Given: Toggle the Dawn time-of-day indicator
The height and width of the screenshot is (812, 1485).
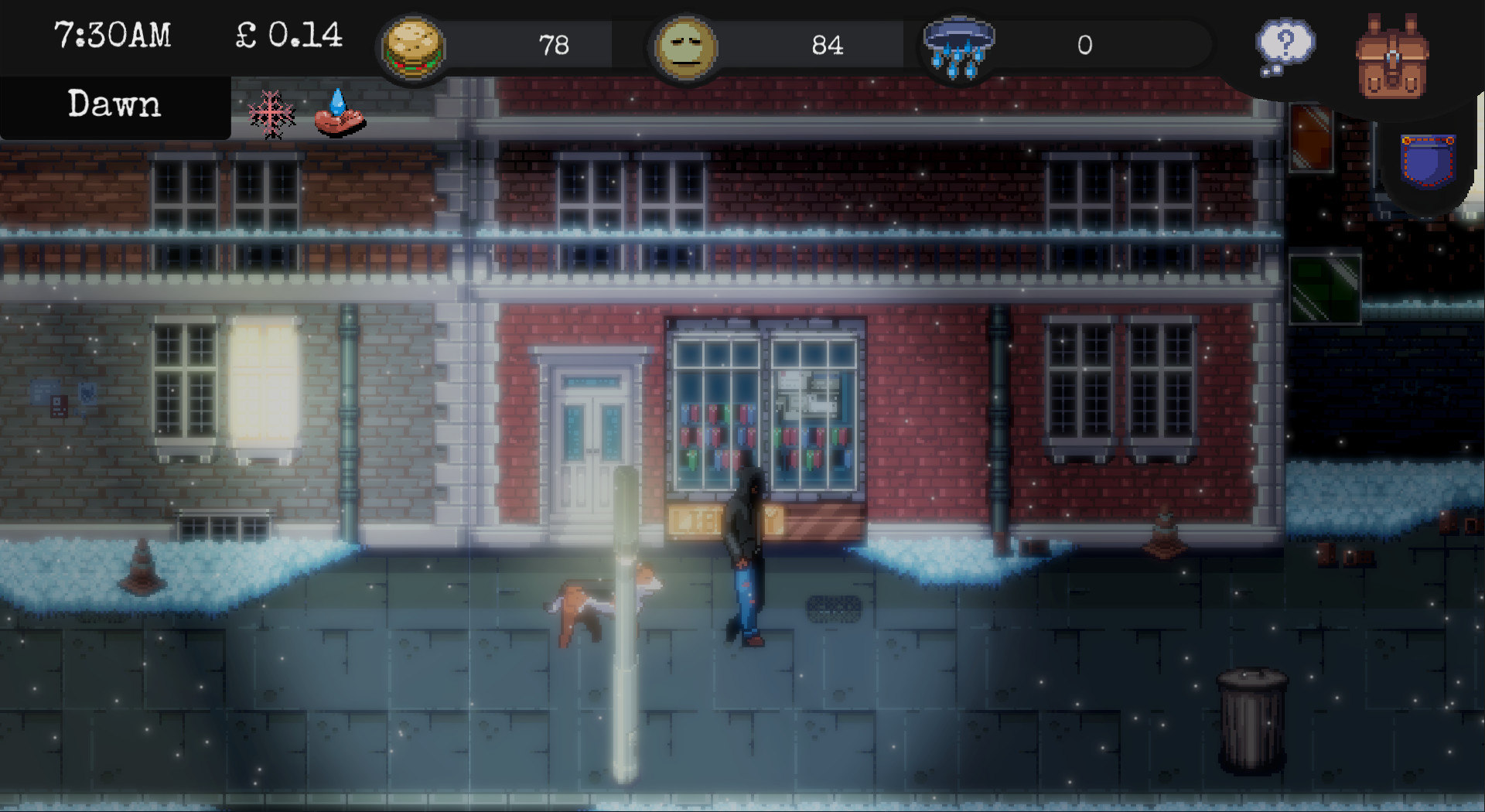Looking at the screenshot, I should coord(114,104).
